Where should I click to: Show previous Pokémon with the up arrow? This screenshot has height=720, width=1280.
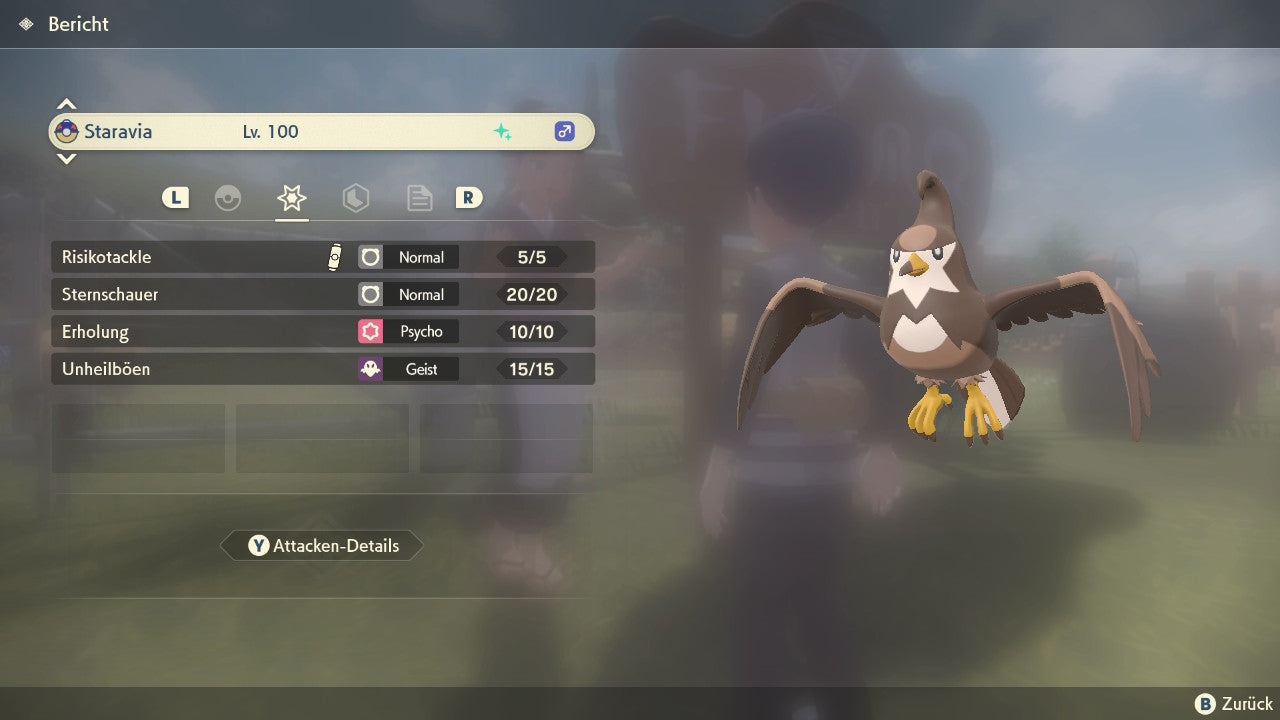coord(66,104)
